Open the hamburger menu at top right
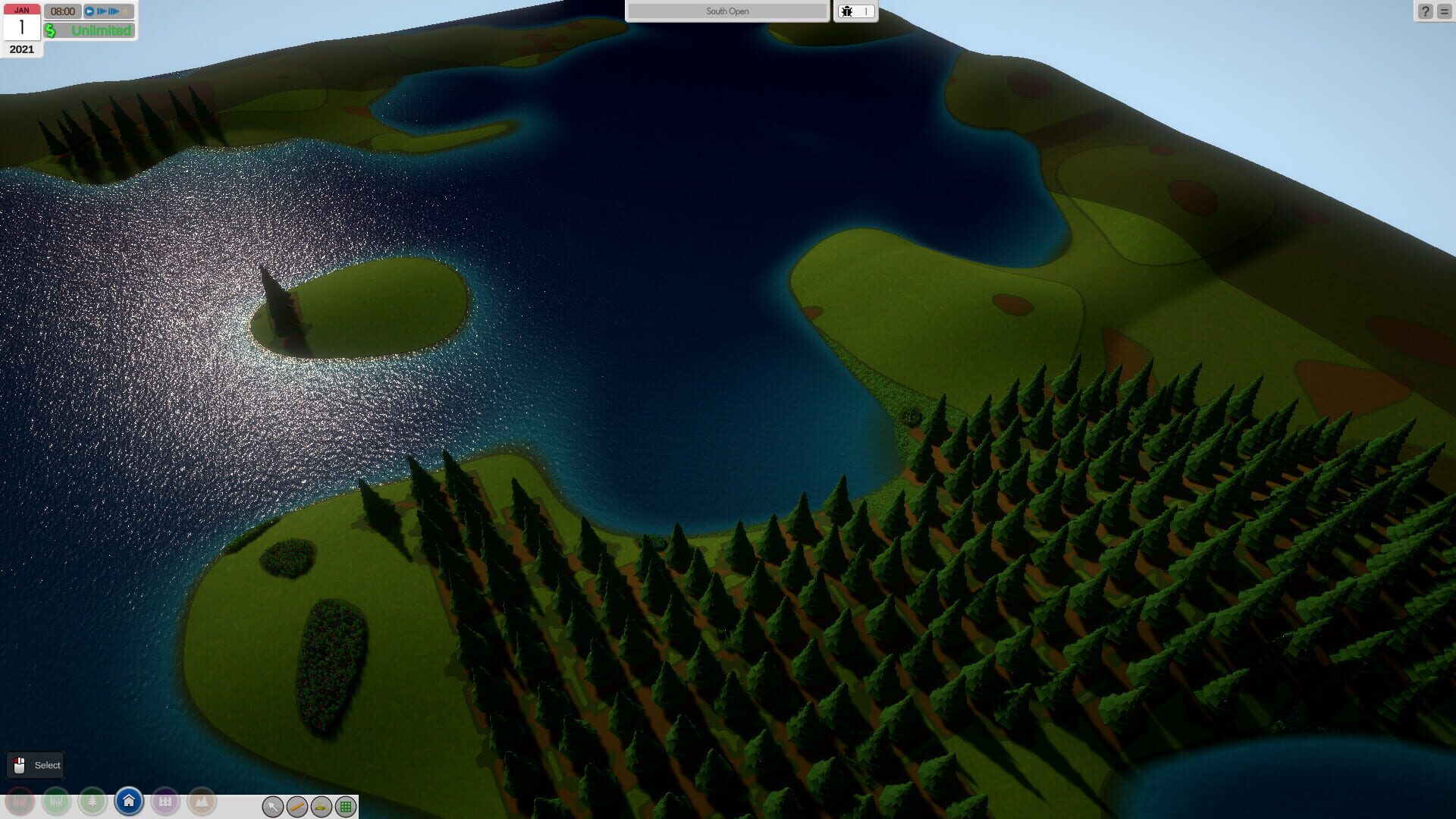The width and height of the screenshot is (1456, 819). coord(1444,11)
